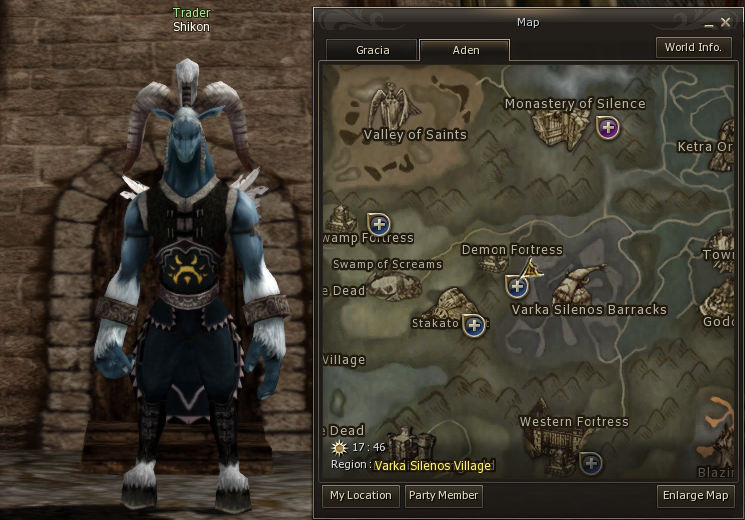Click the shield marker beside Stakato
This screenshot has height=520, width=745.
(x=474, y=324)
